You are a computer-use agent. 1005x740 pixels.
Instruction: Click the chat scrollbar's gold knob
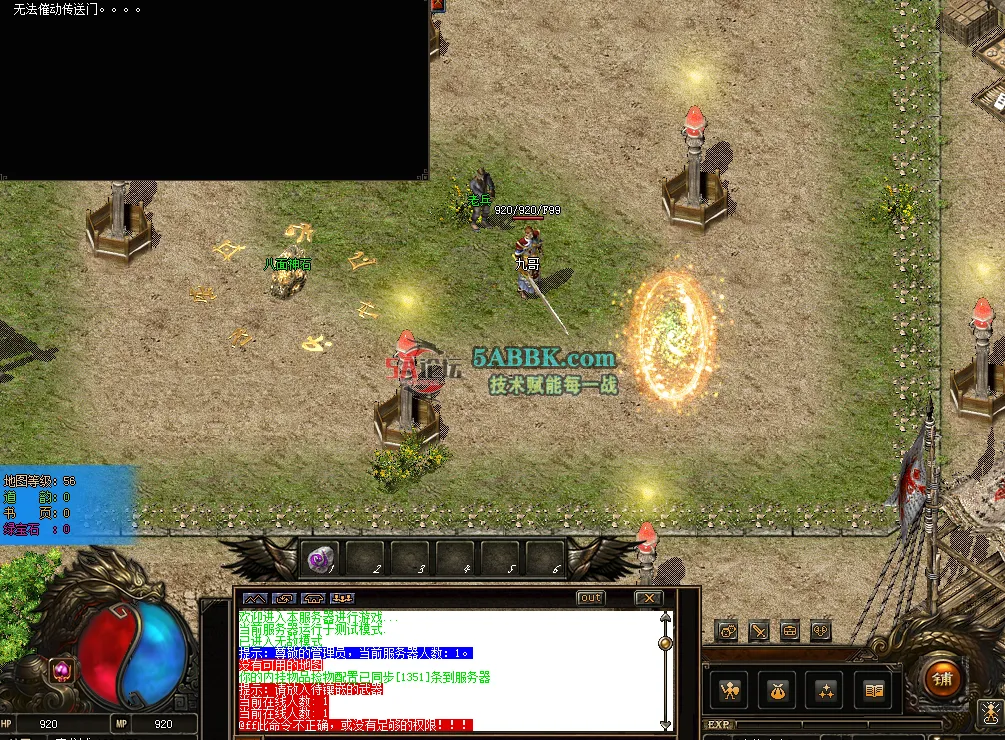665,643
